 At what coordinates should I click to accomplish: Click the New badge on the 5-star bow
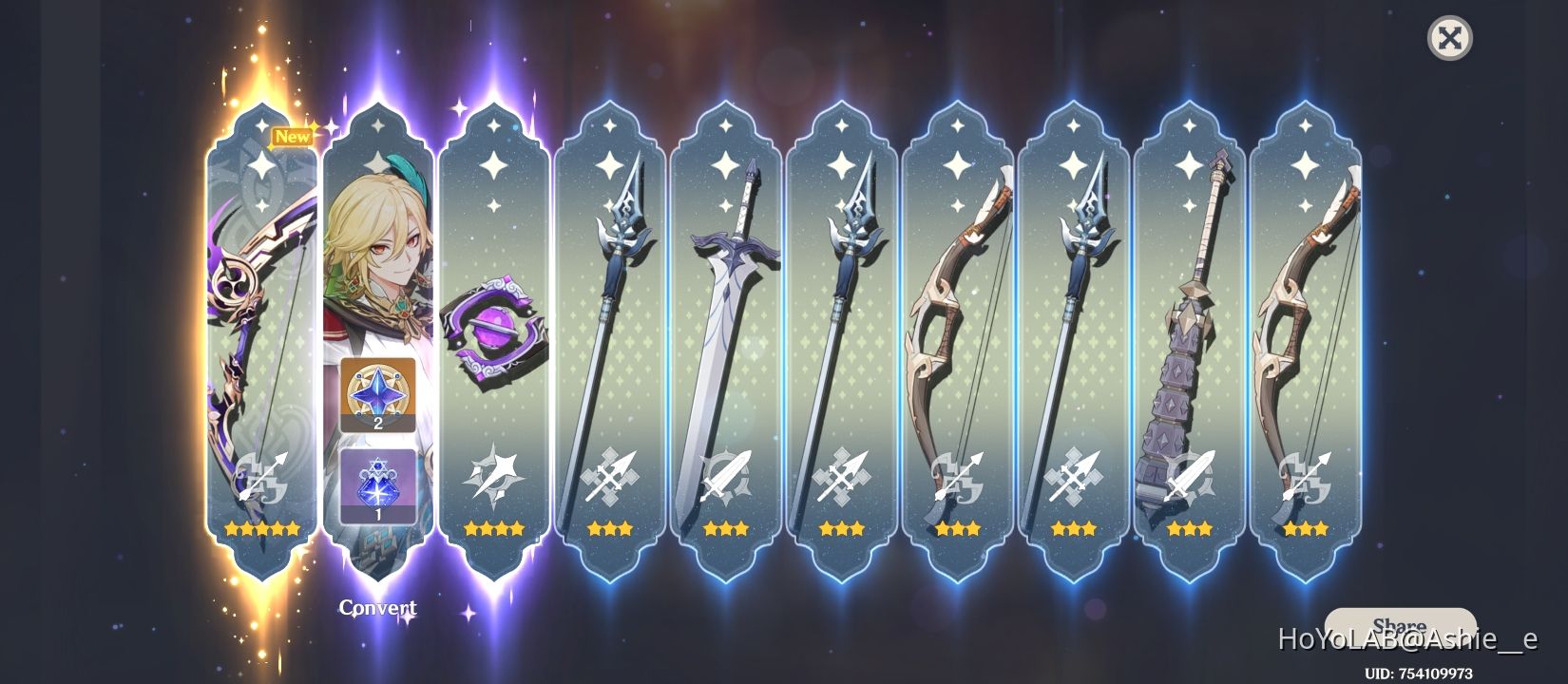(294, 135)
